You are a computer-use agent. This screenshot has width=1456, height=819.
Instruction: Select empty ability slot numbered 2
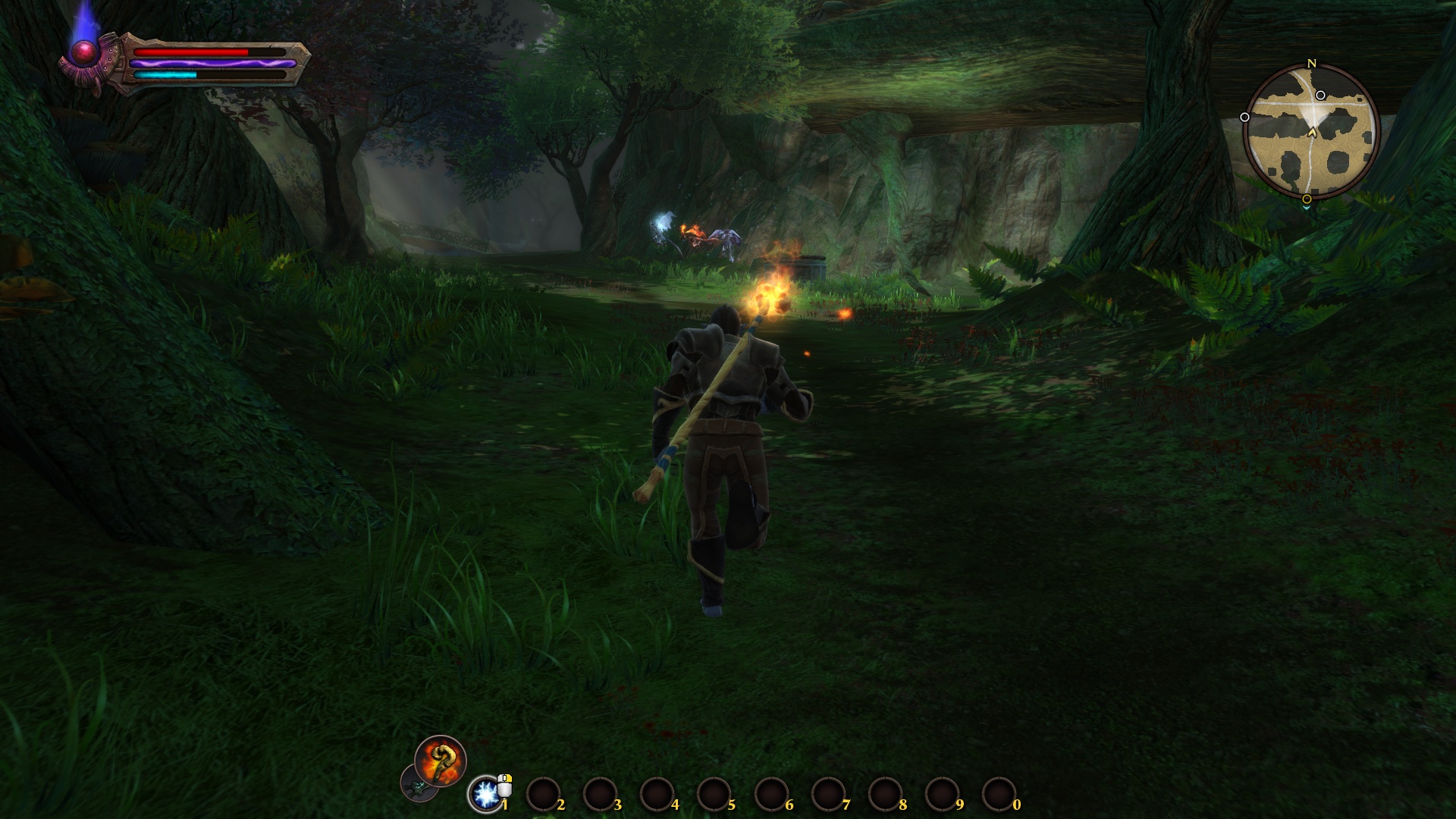[543, 795]
